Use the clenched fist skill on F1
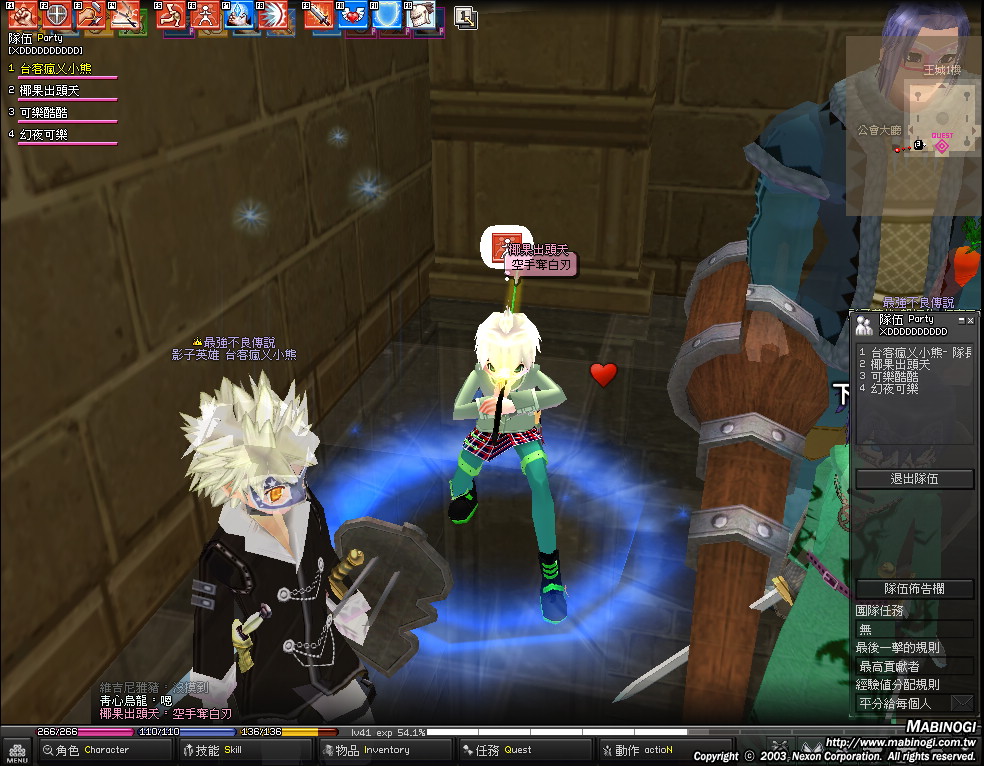 pos(22,16)
